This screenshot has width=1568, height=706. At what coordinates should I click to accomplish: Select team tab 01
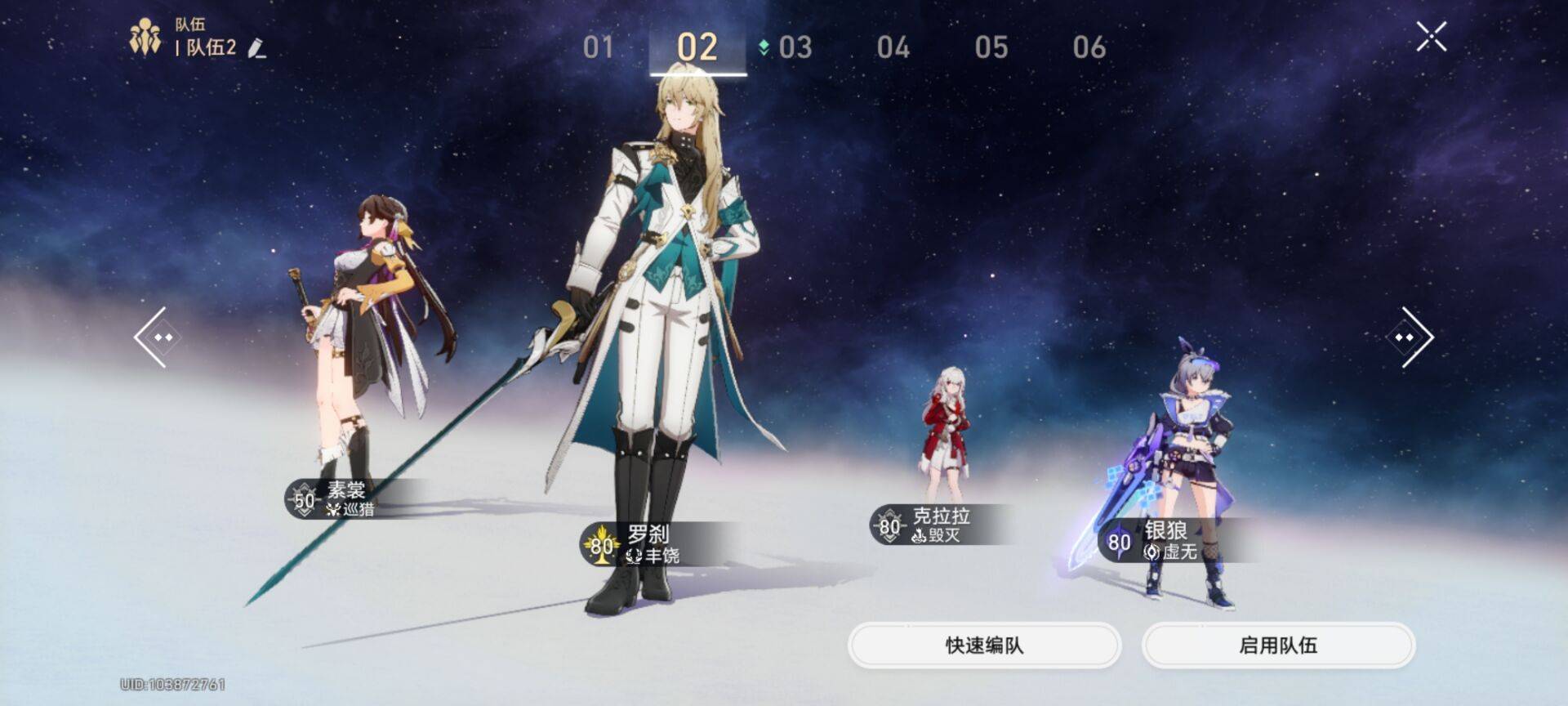click(599, 47)
